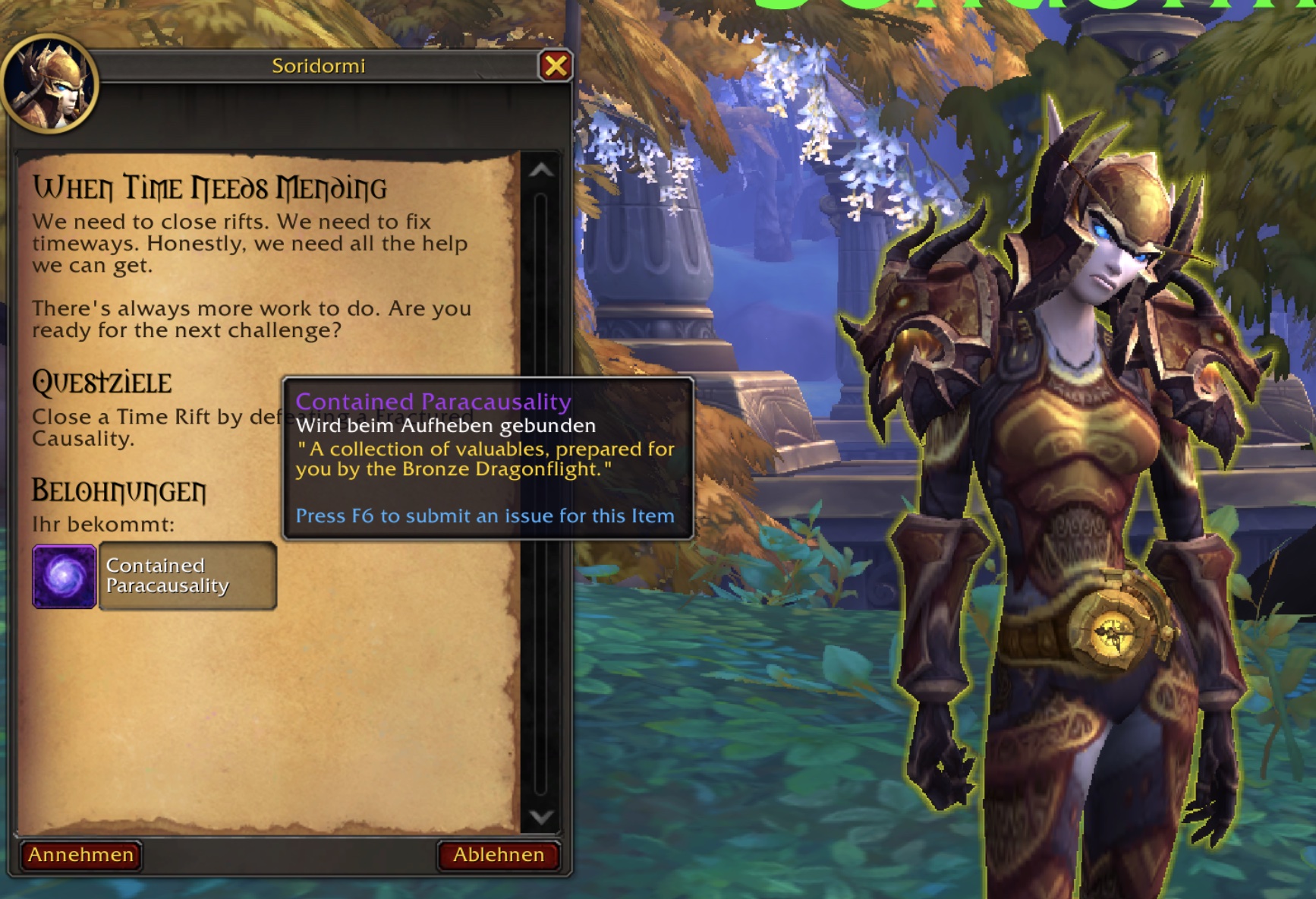The width and height of the screenshot is (1316, 899).
Task: Click the quest text scroll-up arrow
Action: [x=541, y=171]
